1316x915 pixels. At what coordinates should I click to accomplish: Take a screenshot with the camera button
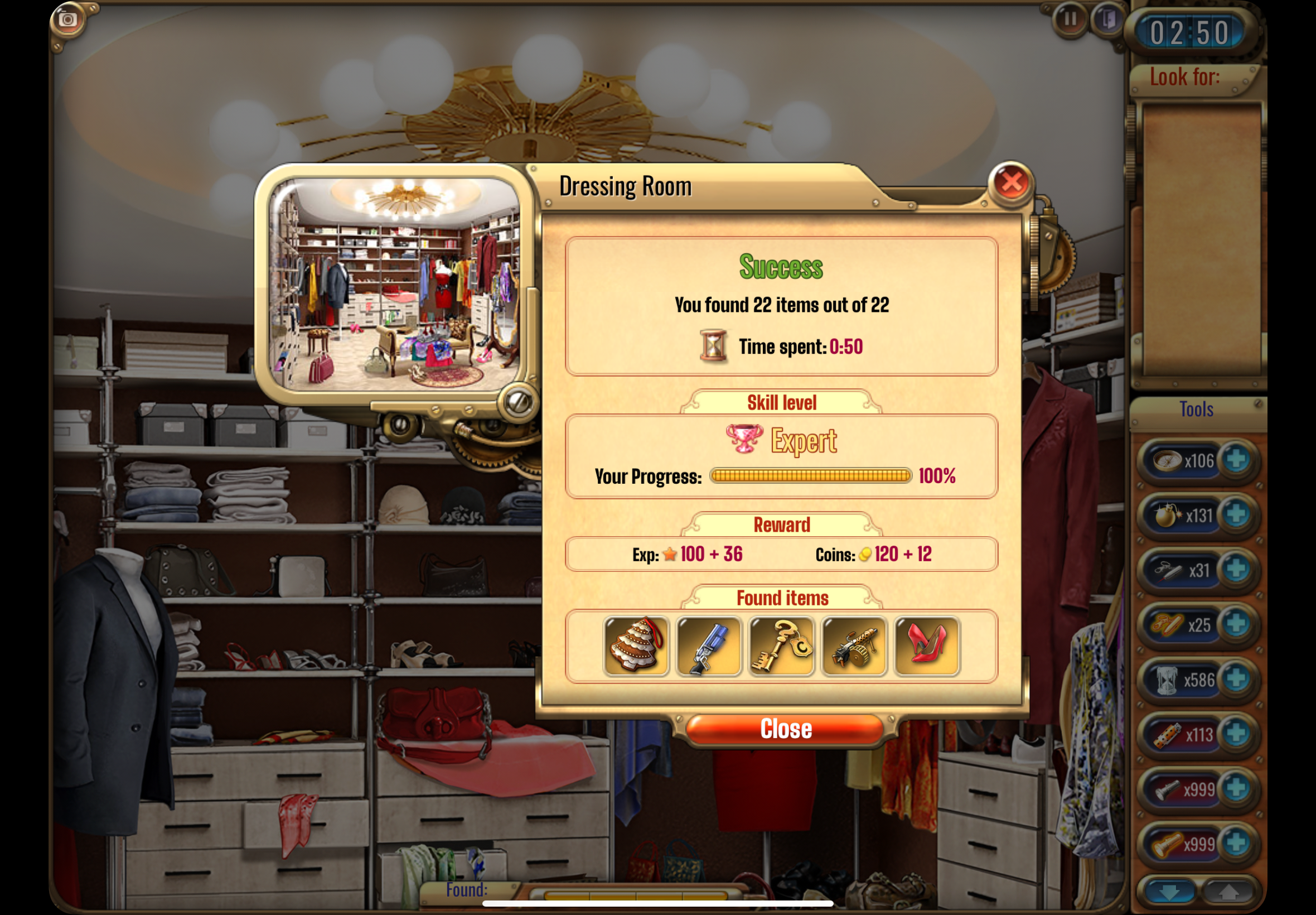(x=68, y=20)
